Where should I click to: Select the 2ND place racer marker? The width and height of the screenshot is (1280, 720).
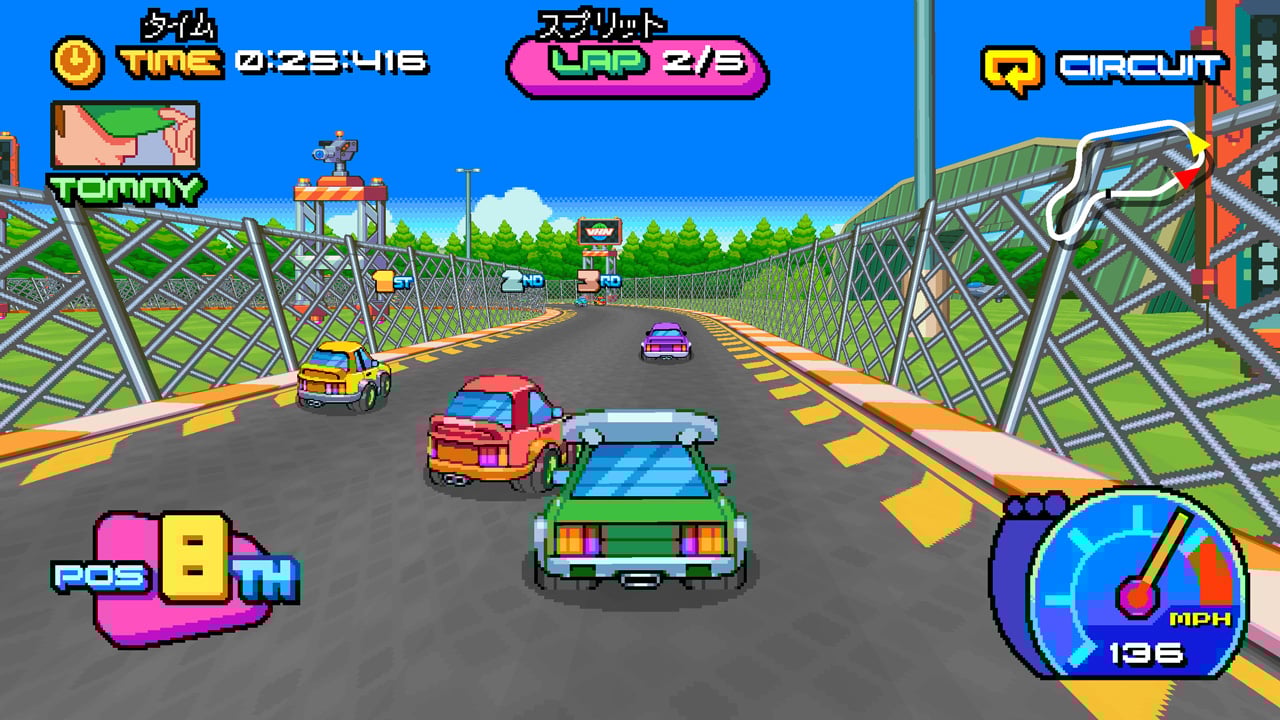(519, 281)
